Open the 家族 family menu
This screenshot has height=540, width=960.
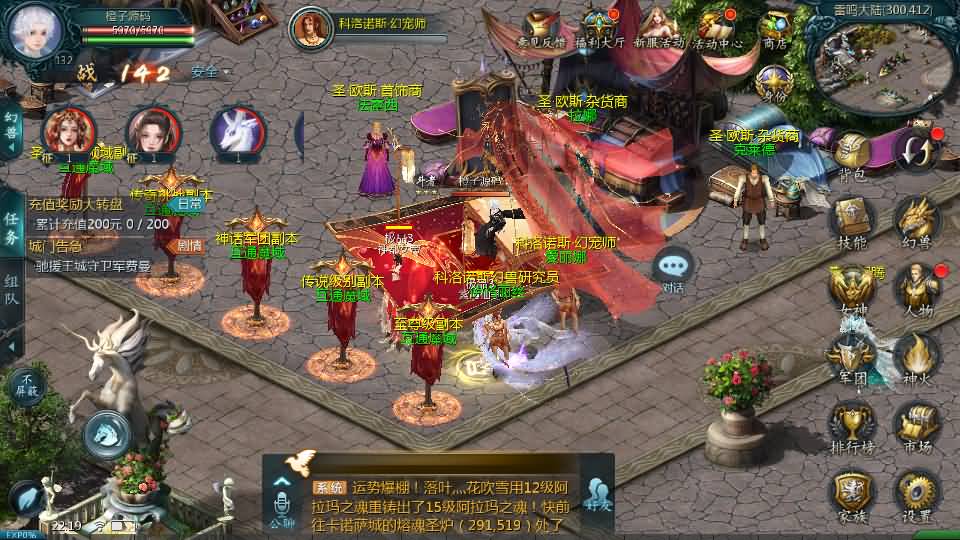[852, 493]
